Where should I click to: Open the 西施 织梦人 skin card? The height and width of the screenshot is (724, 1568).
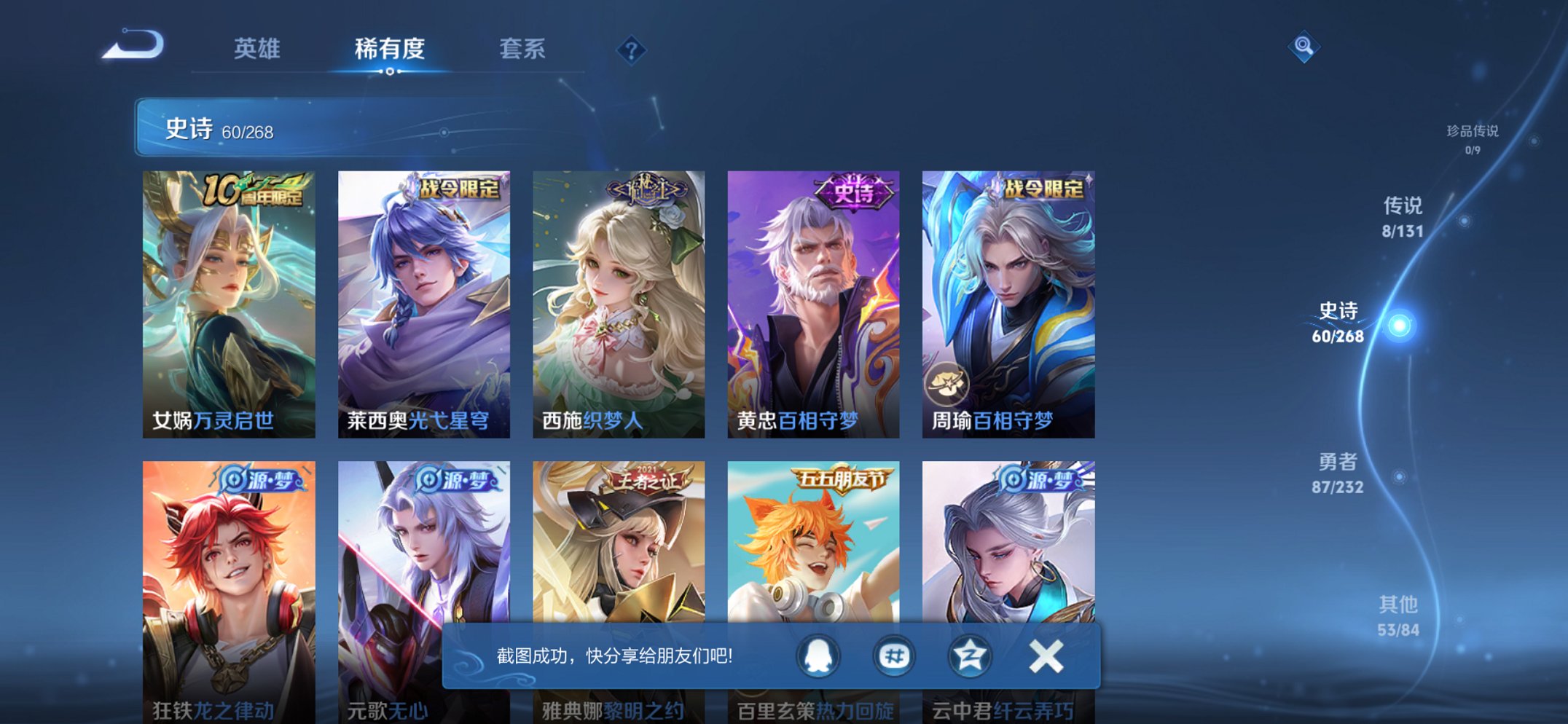pos(616,302)
